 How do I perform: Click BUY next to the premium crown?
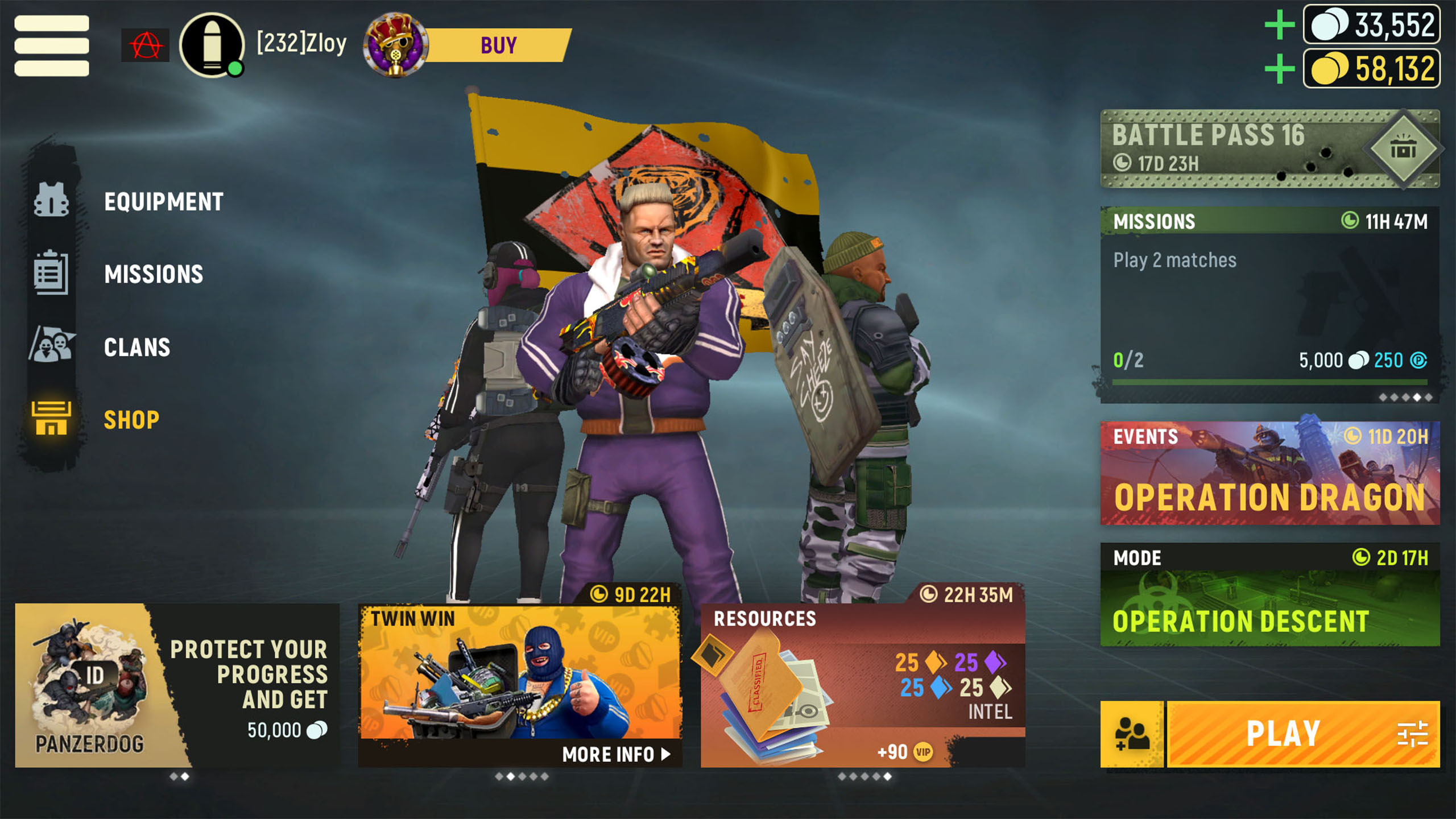(x=499, y=45)
